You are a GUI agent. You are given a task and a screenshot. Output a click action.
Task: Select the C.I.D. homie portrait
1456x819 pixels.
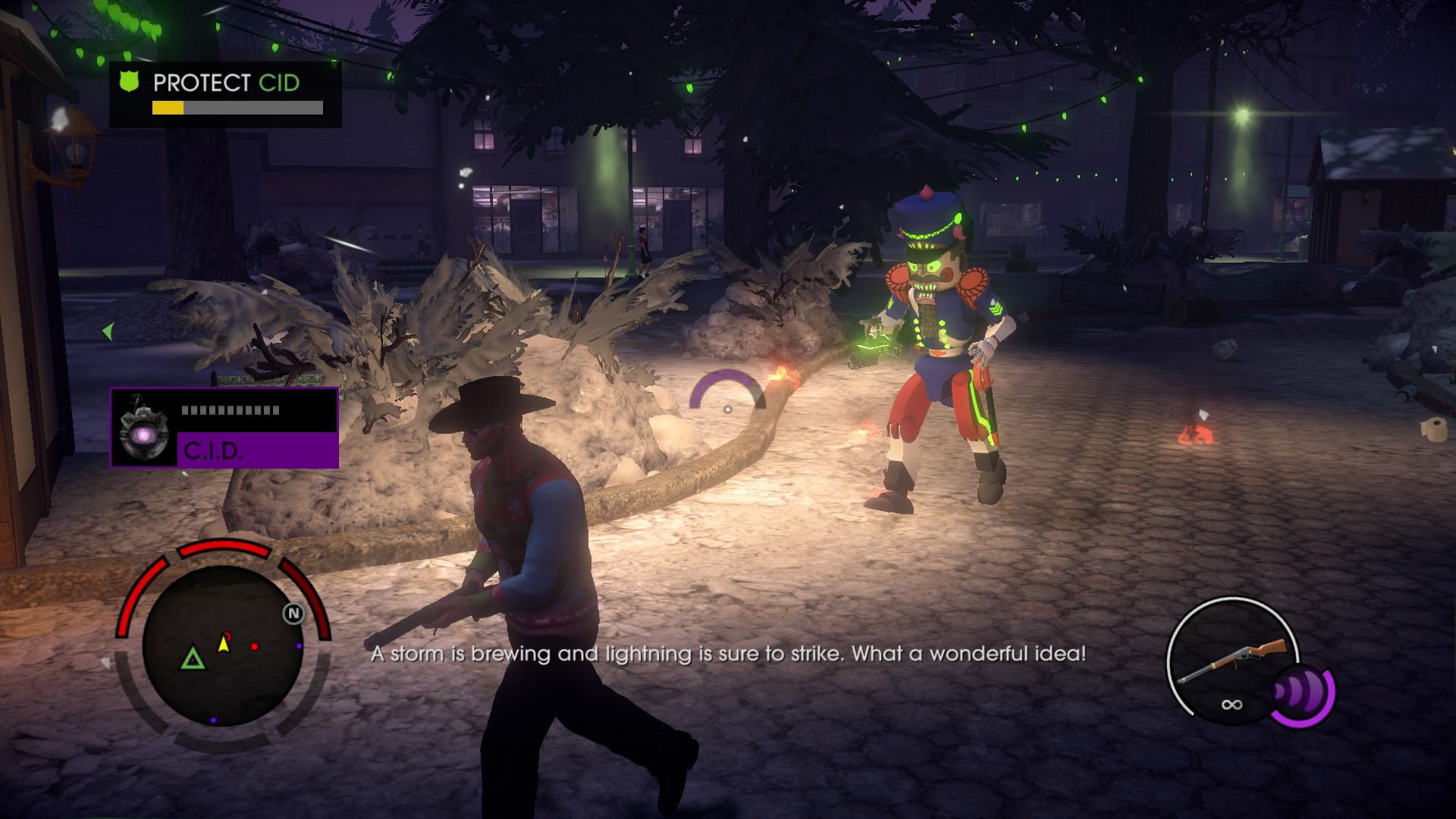(144, 429)
